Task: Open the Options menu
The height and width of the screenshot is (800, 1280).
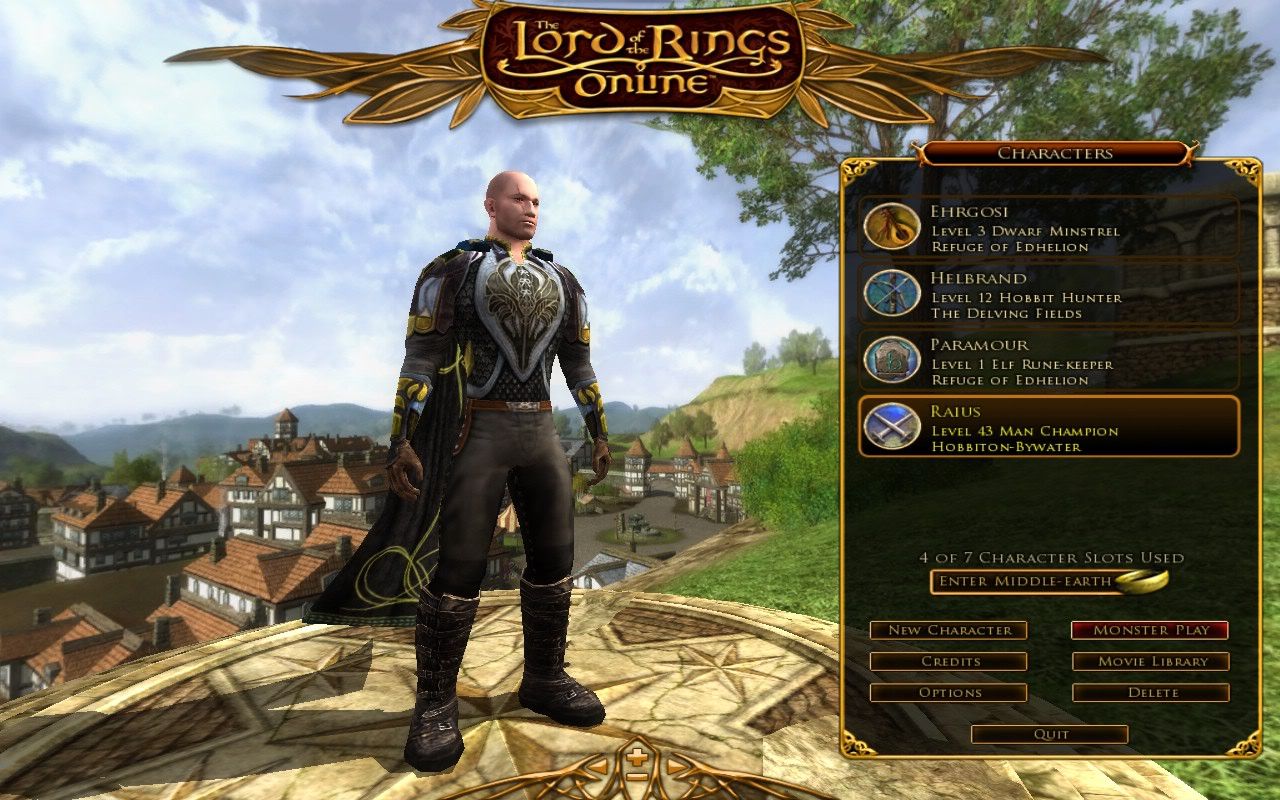Action: tap(949, 692)
